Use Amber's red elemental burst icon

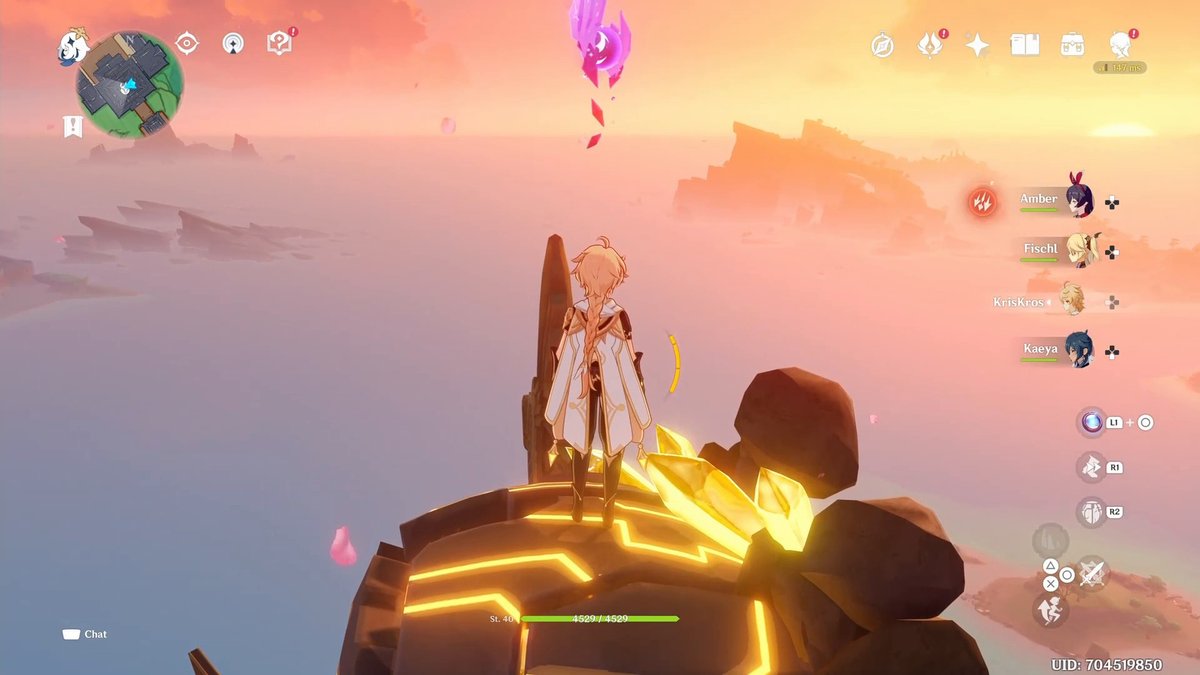tap(983, 202)
